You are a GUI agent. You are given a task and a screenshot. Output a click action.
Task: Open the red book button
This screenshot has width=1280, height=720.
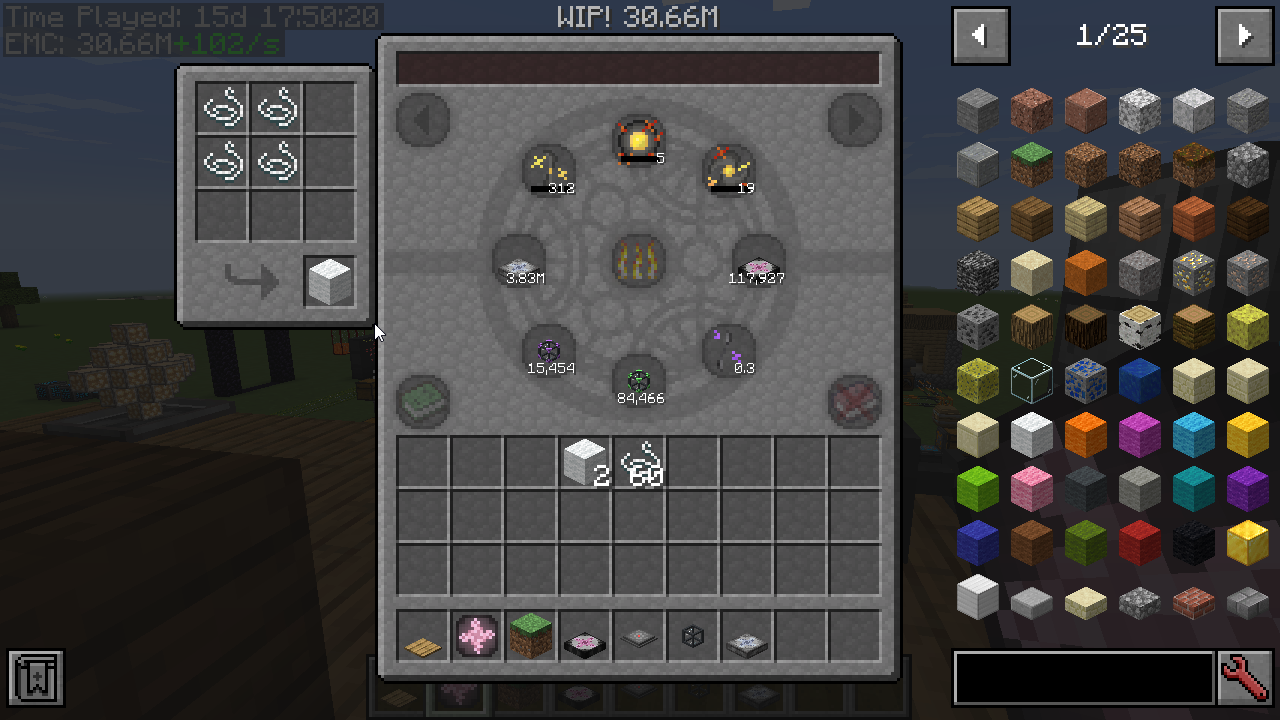(x=855, y=400)
